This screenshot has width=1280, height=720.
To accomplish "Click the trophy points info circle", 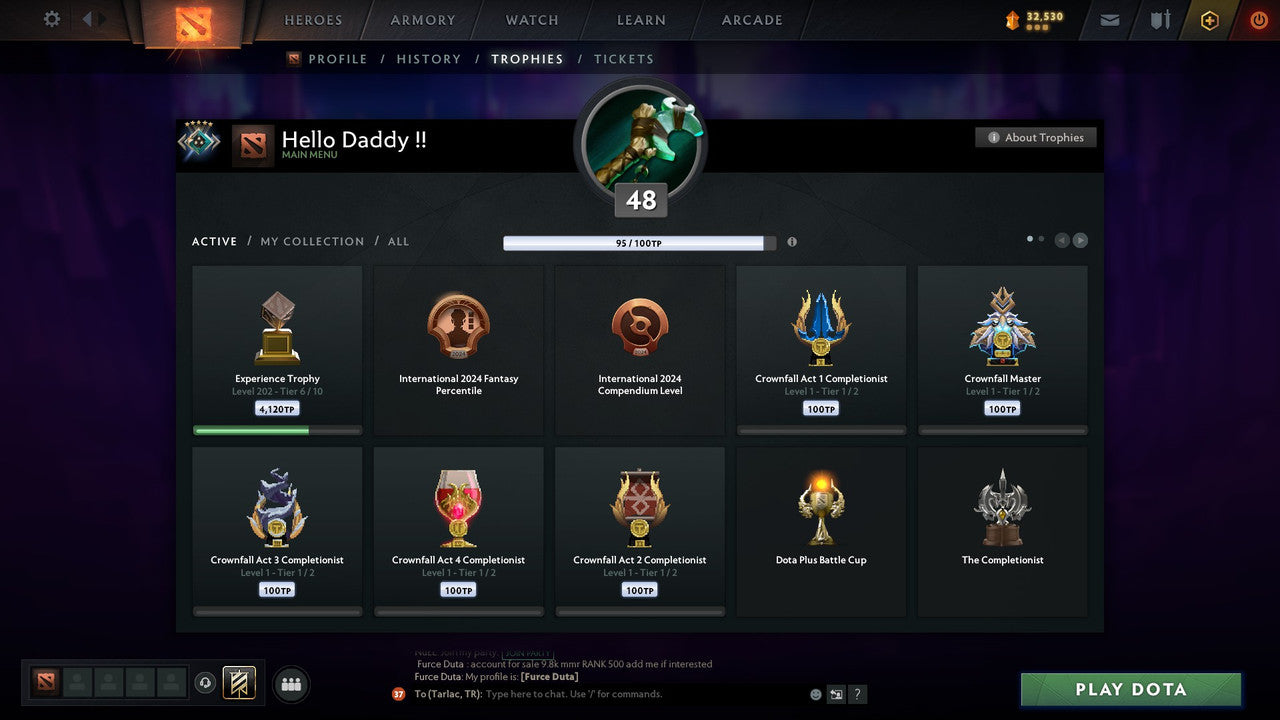I will click(x=791, y=242).
